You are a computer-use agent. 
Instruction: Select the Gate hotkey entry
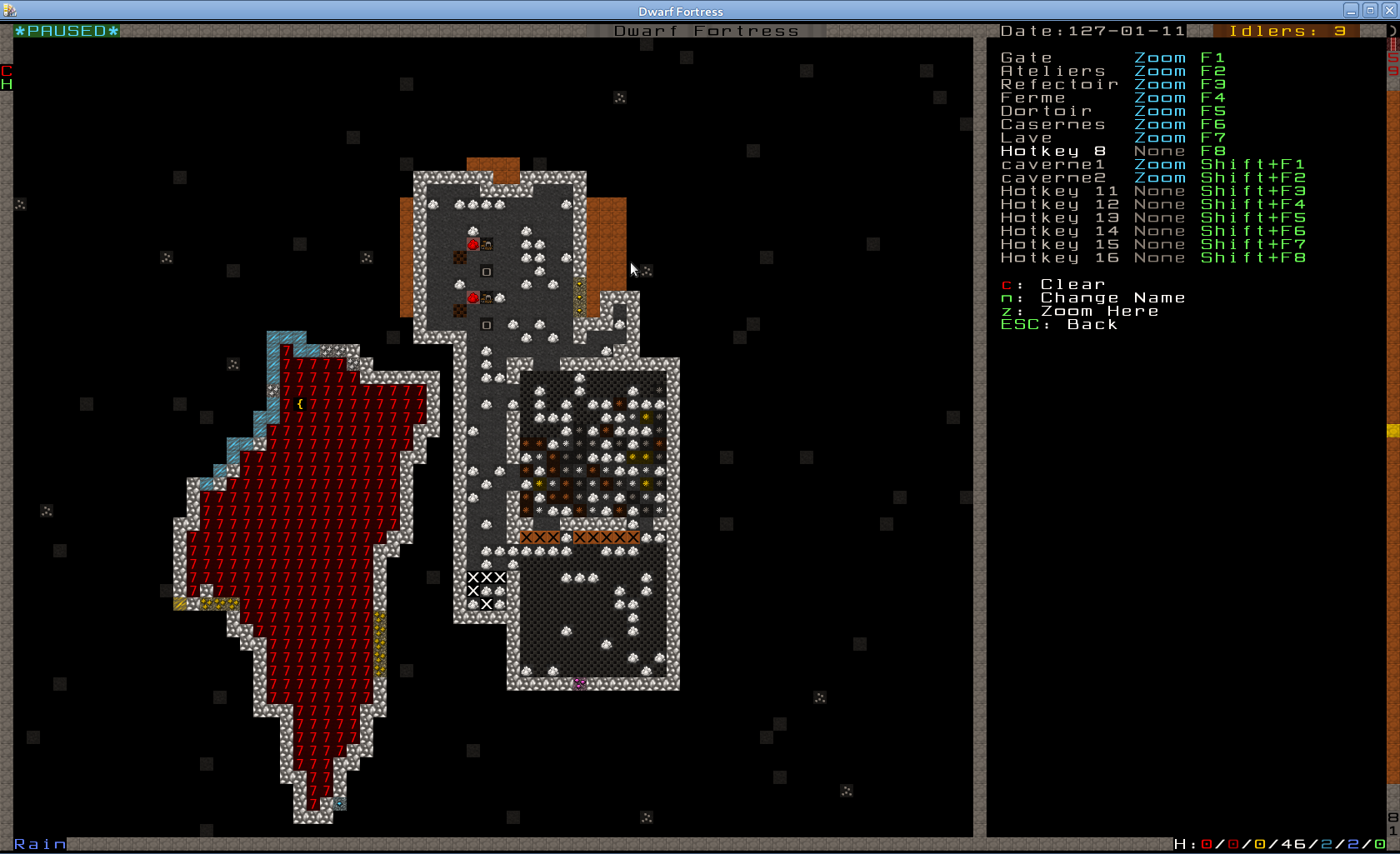pyautogui.click(x=1027, y=57)
